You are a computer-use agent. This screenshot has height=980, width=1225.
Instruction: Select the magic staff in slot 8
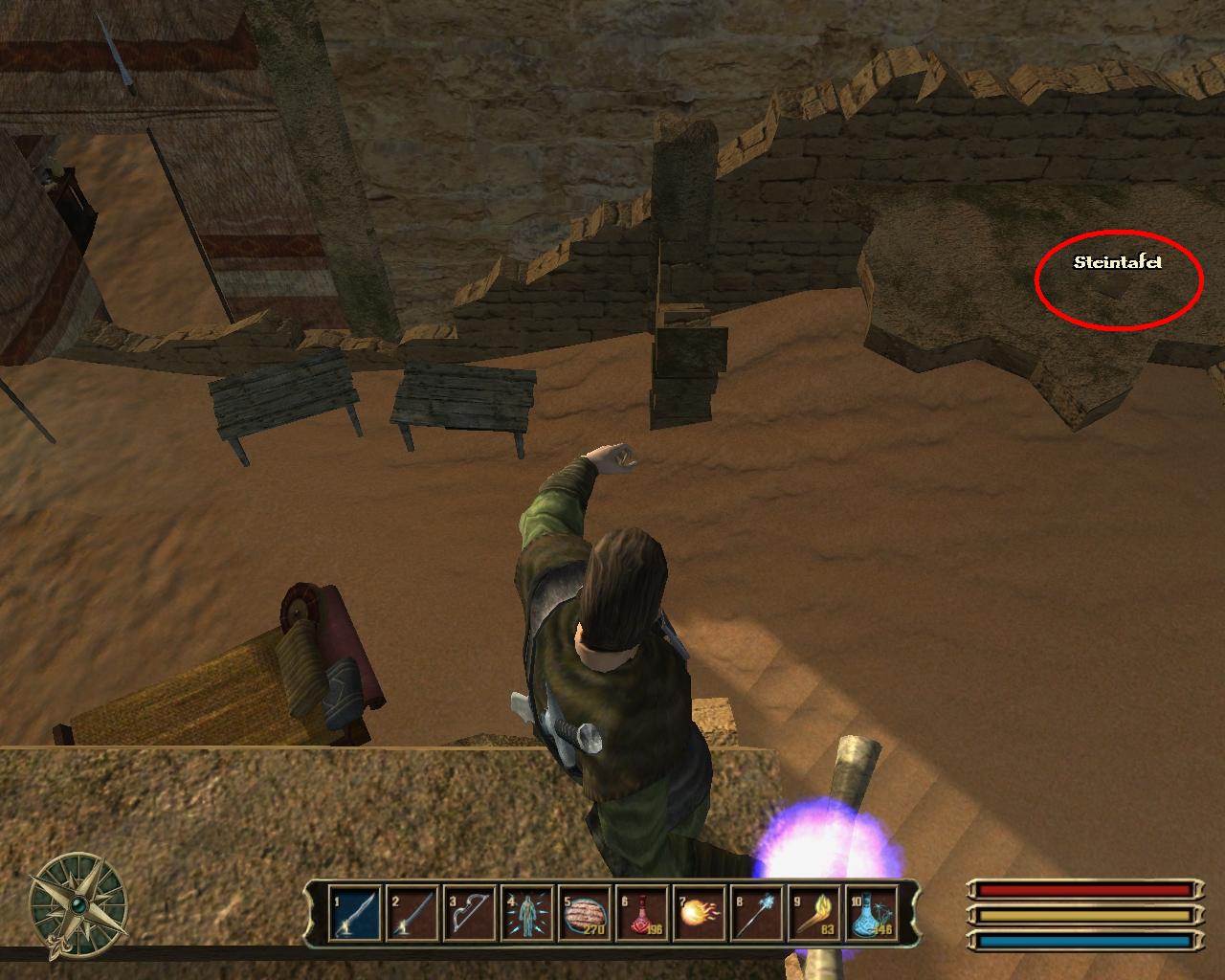pos(757,914)
